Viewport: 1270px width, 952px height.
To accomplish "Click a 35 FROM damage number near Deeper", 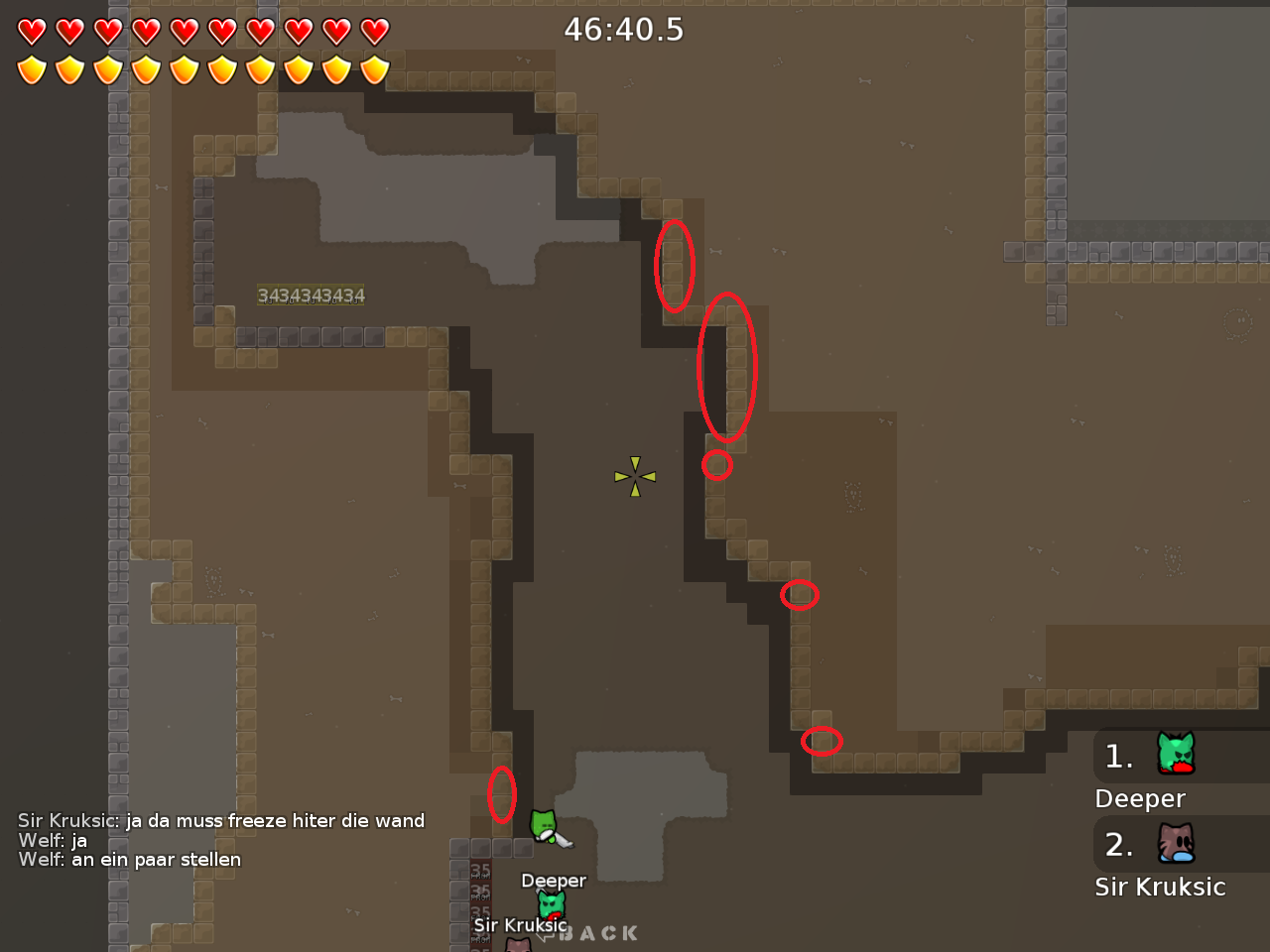I will pyautogui.click(x=480, y=870).
